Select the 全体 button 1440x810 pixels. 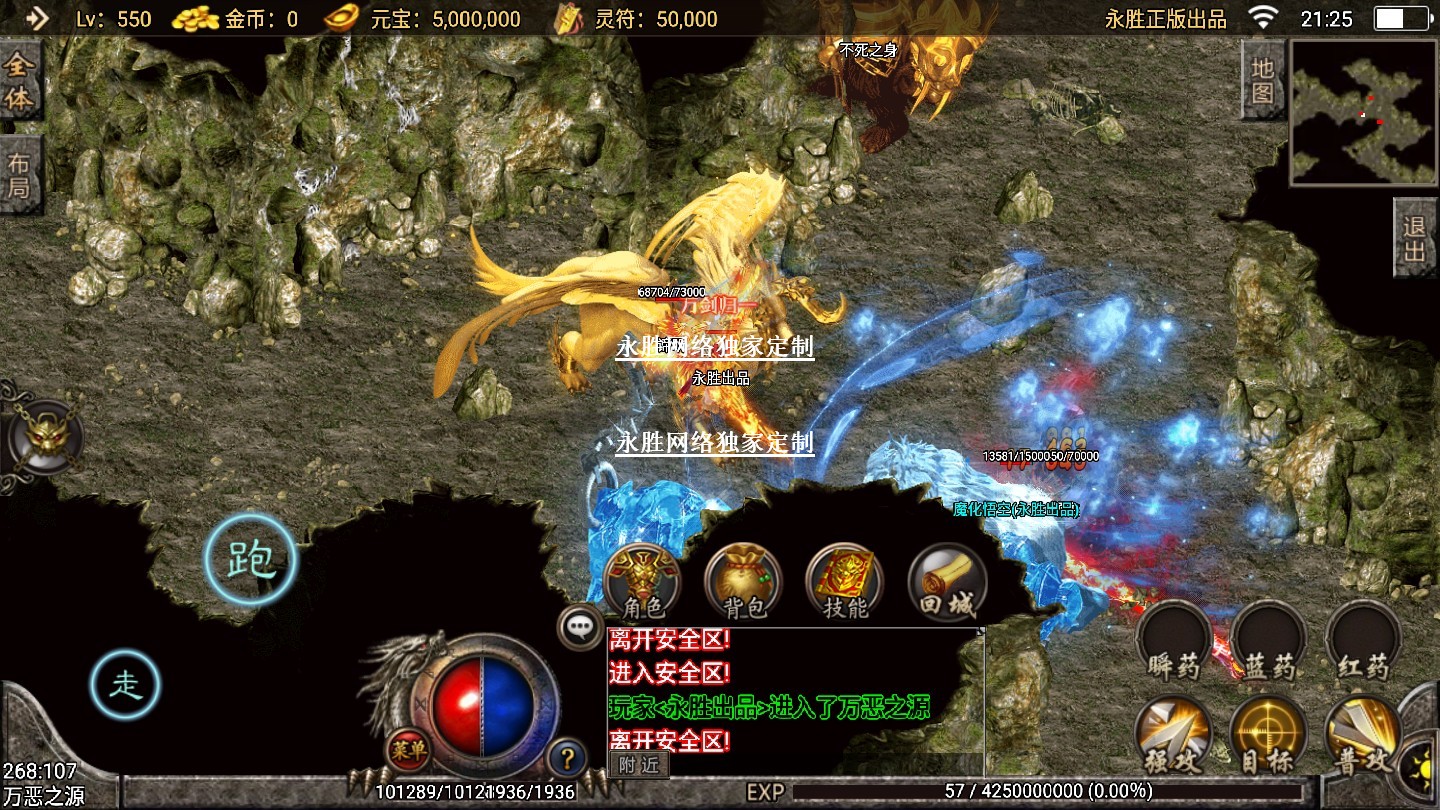click(x=20, y=83)
